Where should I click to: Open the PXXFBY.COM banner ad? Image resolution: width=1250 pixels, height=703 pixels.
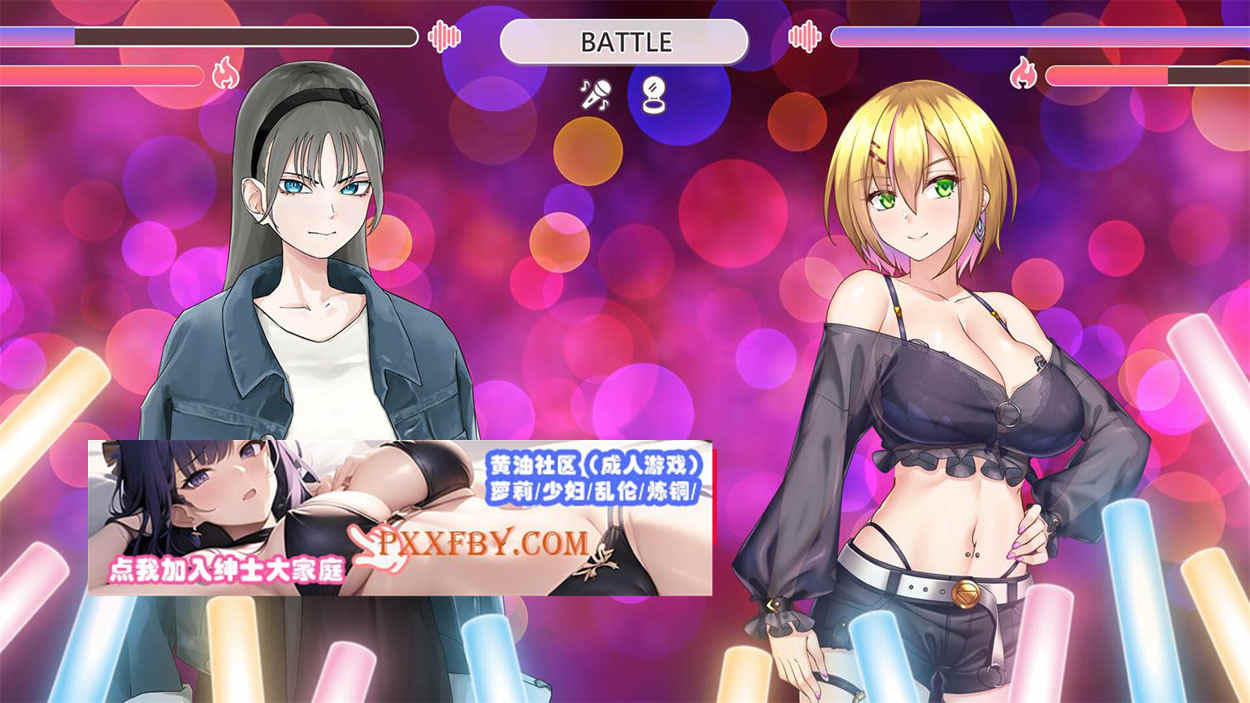click(400, 518)
